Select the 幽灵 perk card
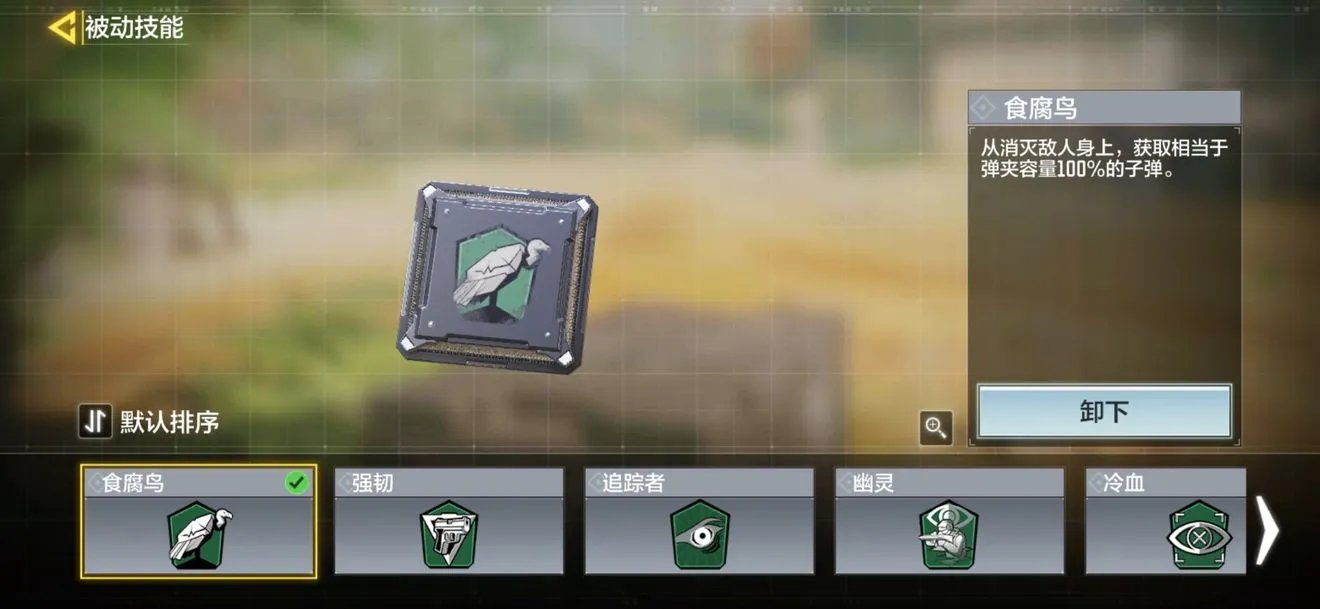This screenshot has height=609, width=1320. pyautogui.click(x=949, y=522)
